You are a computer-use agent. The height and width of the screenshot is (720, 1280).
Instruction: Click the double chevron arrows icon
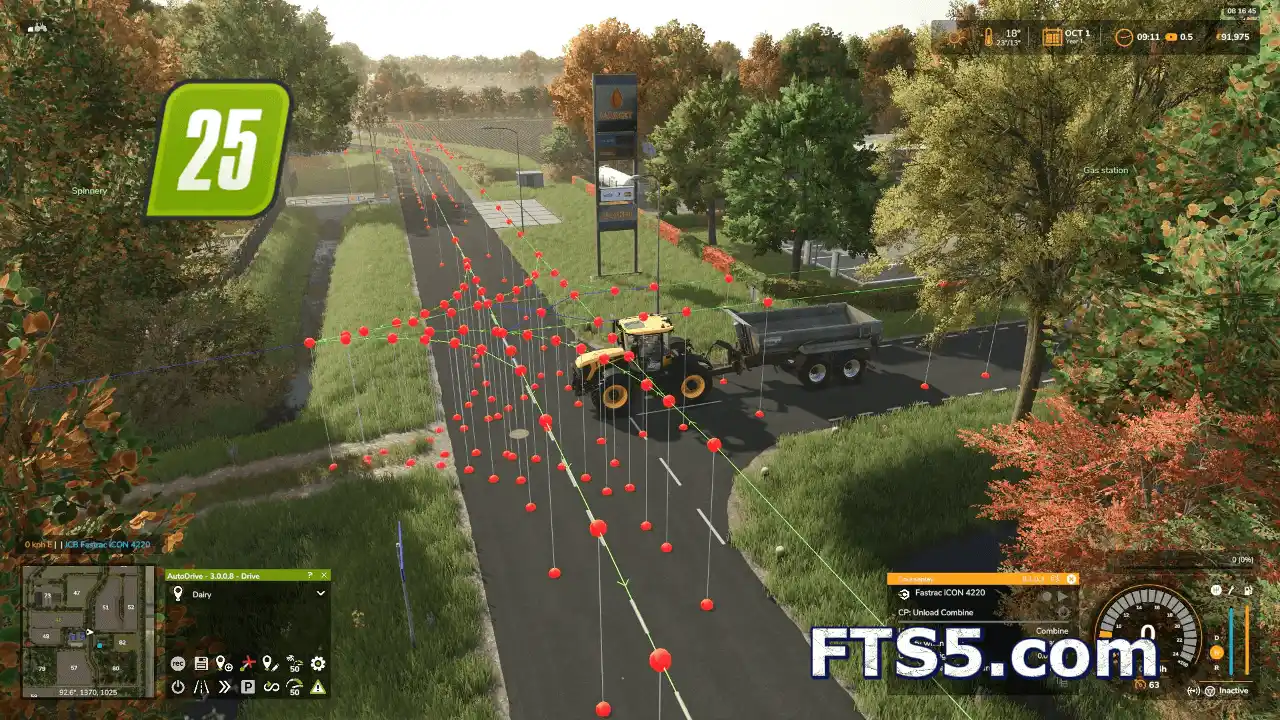tap(224, 687)
